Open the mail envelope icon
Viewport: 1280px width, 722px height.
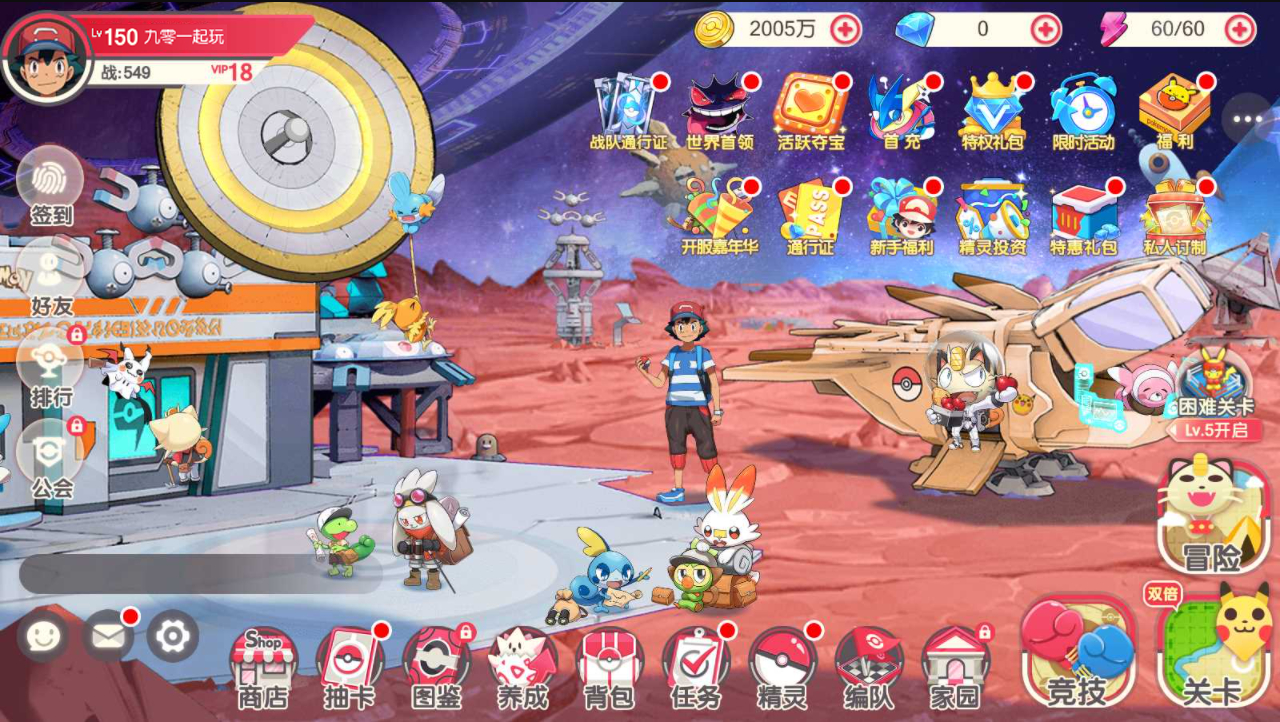coord(108,636)
